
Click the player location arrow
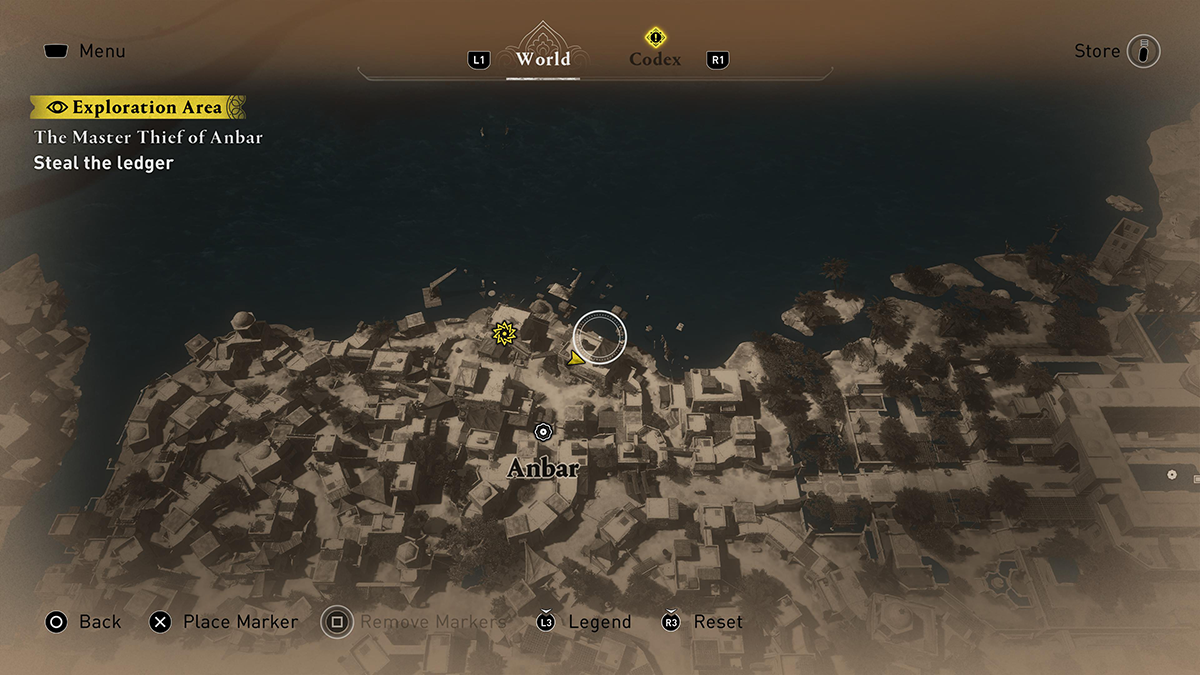[x=574, y=357]
